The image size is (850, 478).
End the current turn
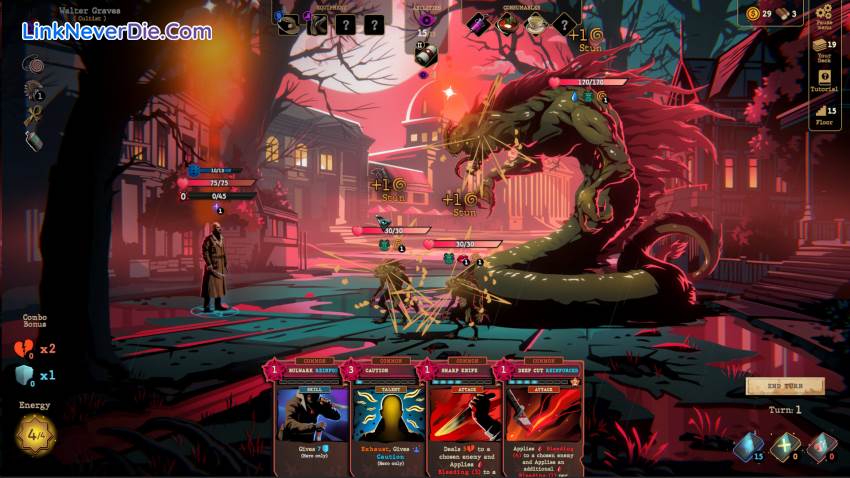785,386
